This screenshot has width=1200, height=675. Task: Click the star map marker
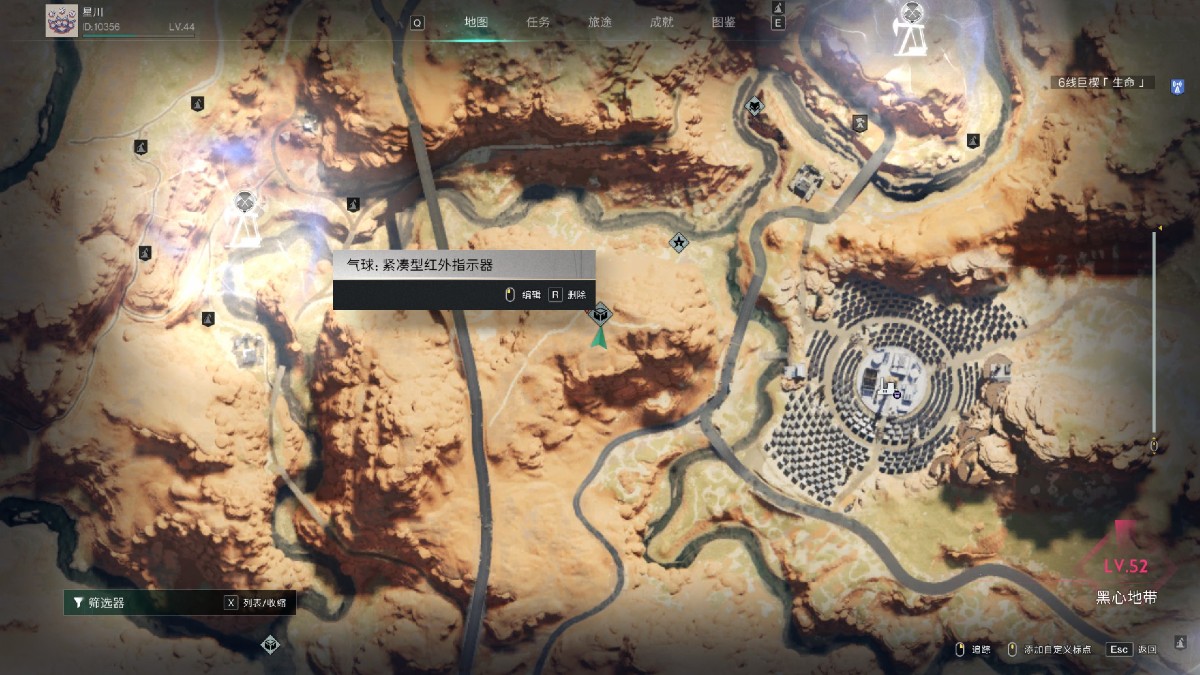(679, 242)
